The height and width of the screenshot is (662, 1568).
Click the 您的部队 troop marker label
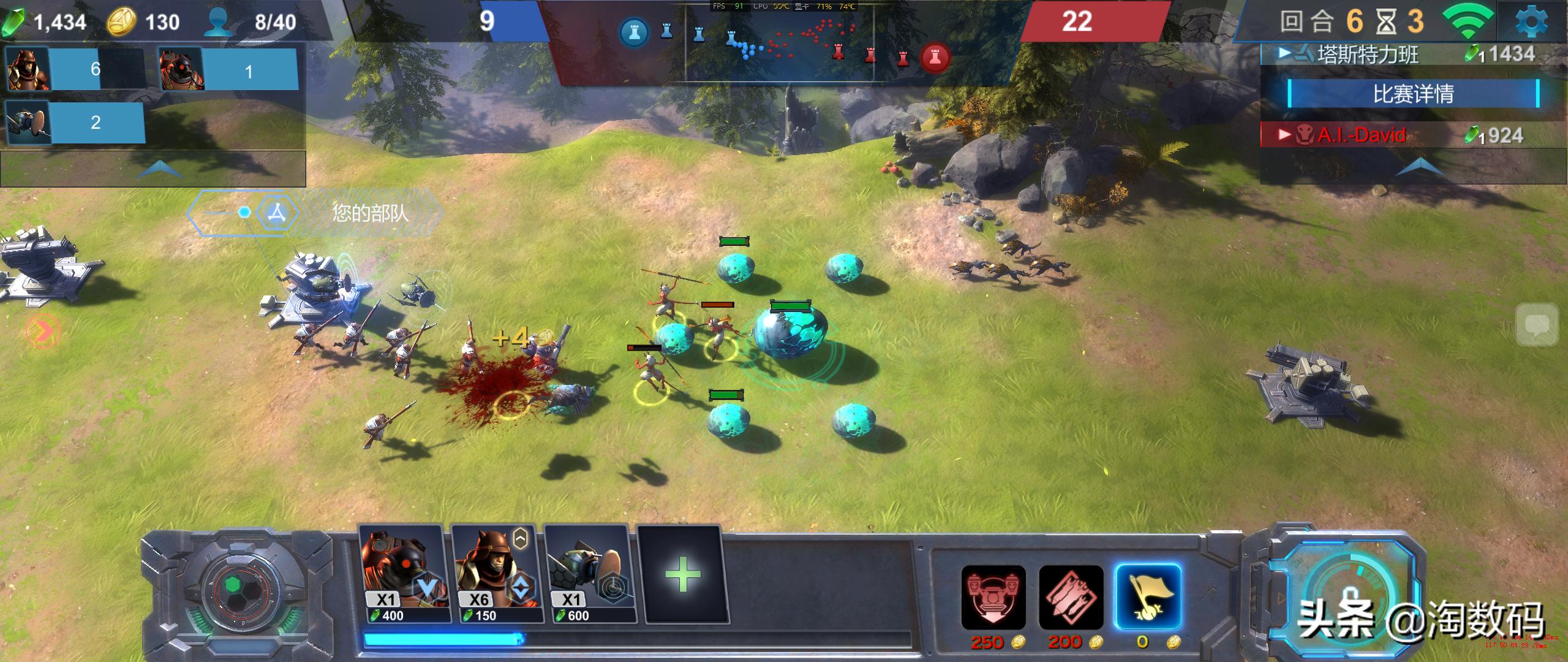click(x=369, y=213)
